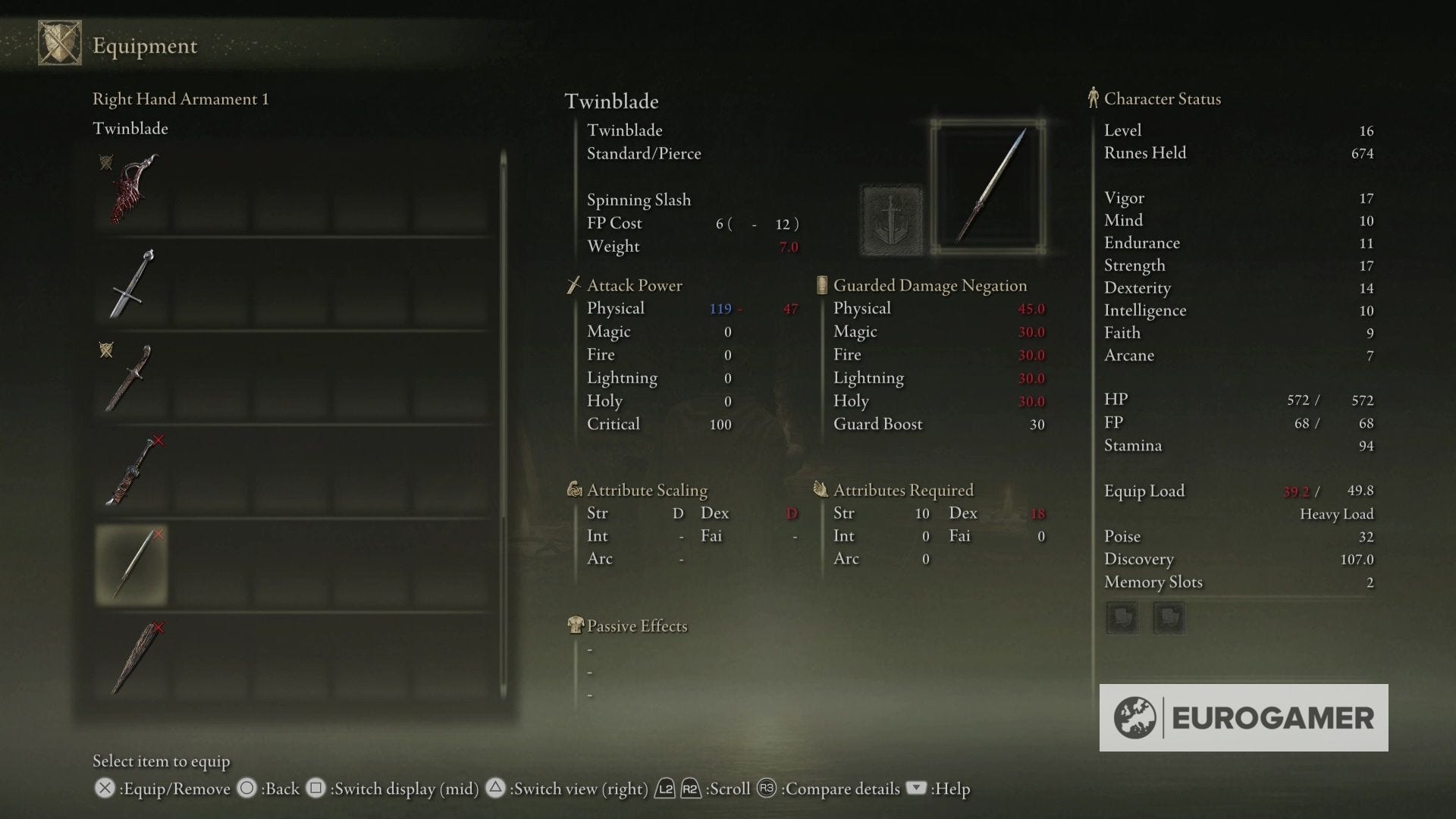Screen dimensions: 1456x819
Task: Click the Attack Power axe icon
Action: (x=574, y=285)
